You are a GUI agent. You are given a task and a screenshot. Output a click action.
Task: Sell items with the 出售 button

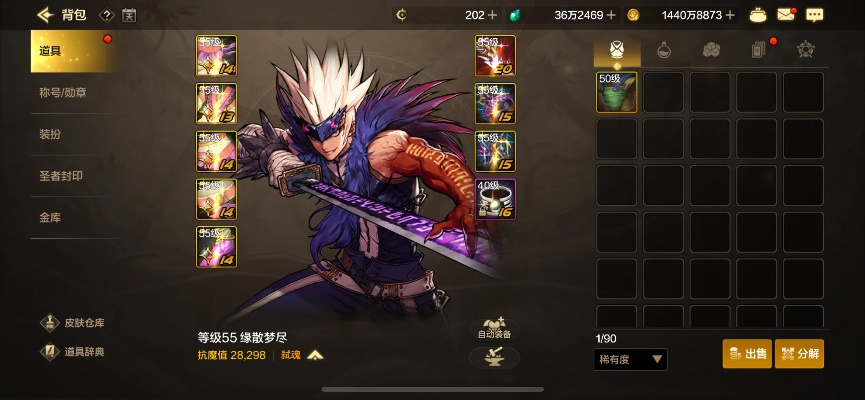click(747, 354)
